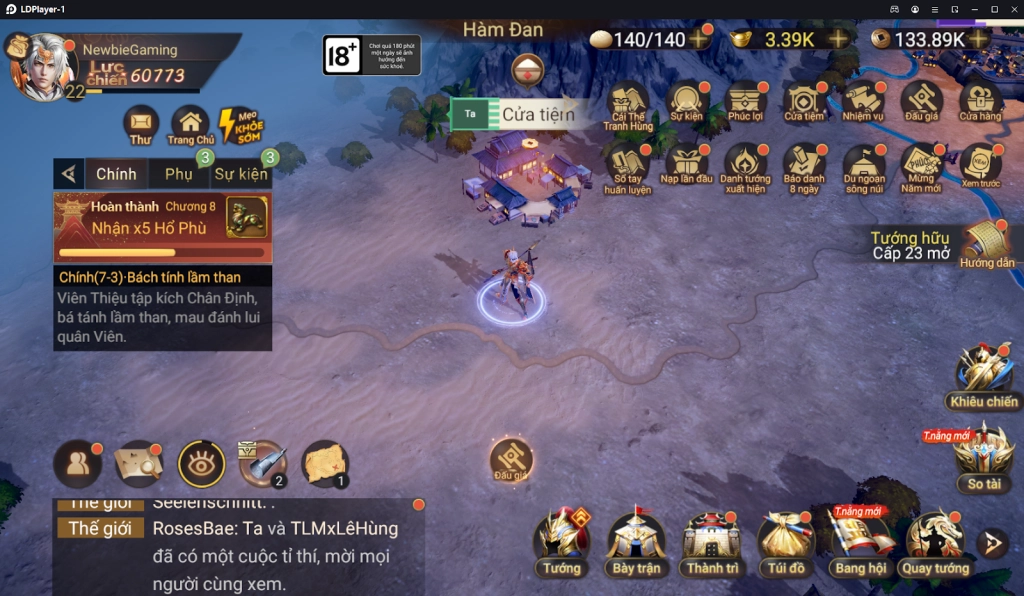The height and width of the screenshot is (596, 1024).
Task: Minimize the LDPlayer window
Action: (x=975, y=9)
